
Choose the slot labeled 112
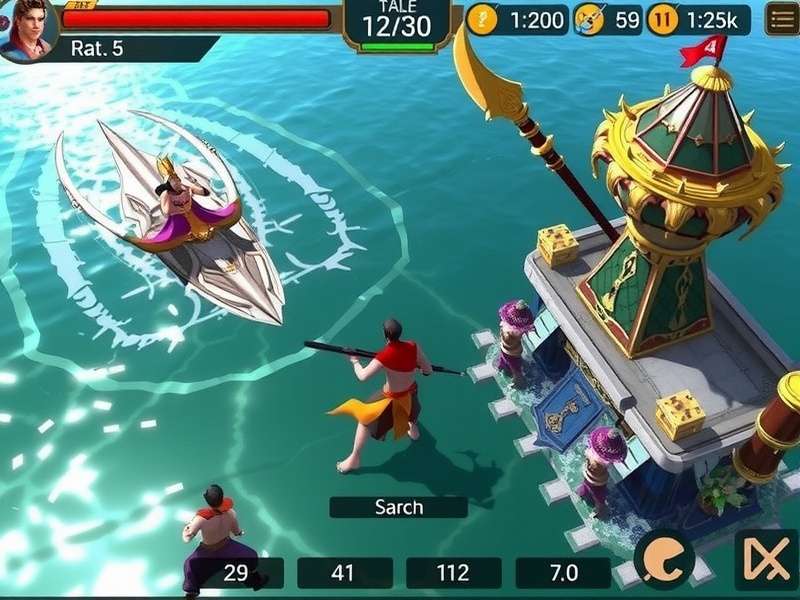pos(453,573)
